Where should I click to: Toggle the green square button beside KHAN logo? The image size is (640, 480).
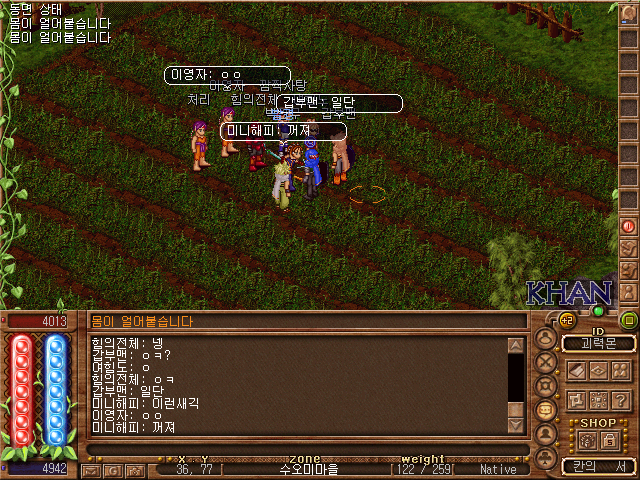click(x=629, y=320)
